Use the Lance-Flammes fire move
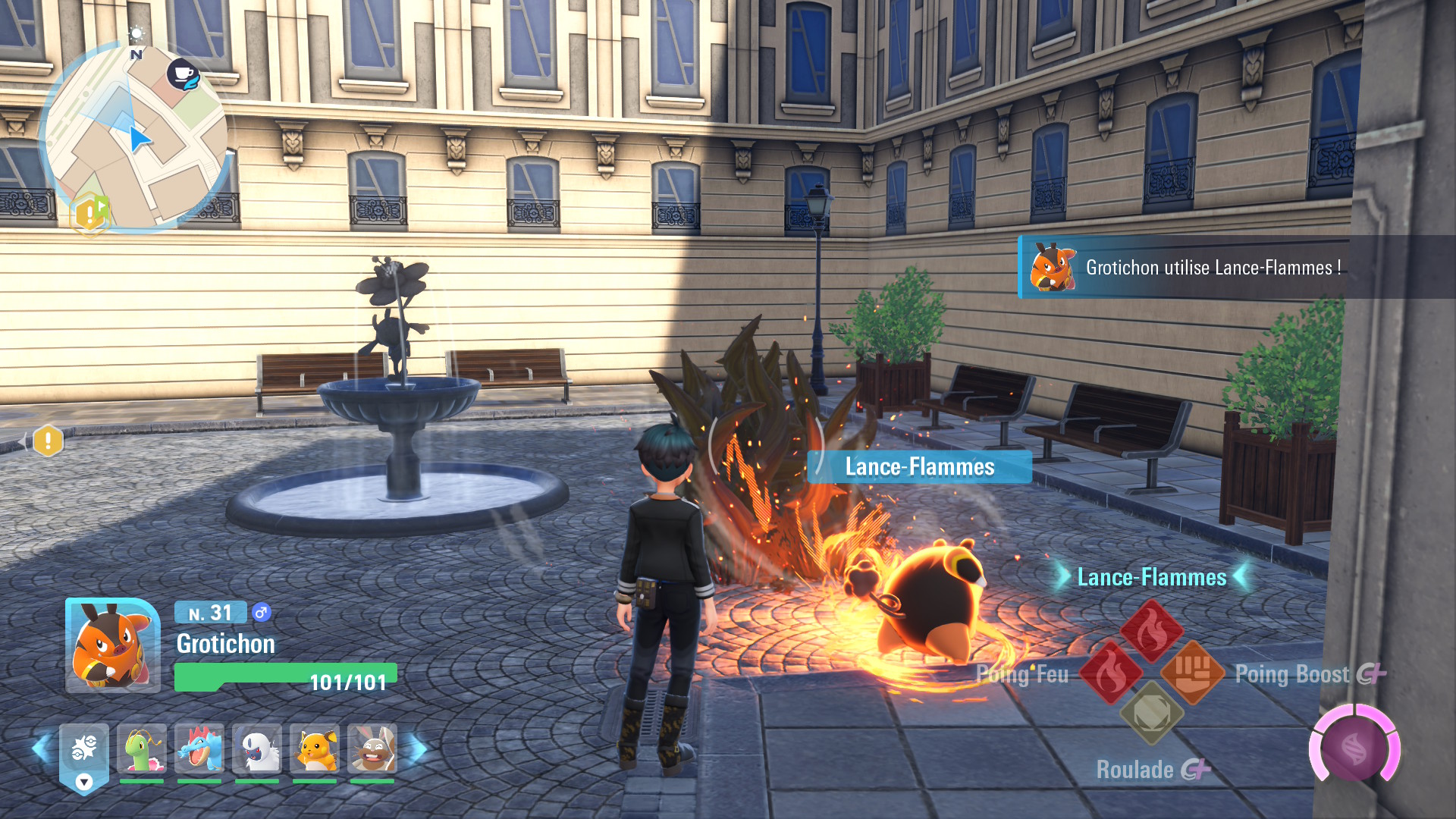The image size is (1456, 819). [x=1151, y=630]
